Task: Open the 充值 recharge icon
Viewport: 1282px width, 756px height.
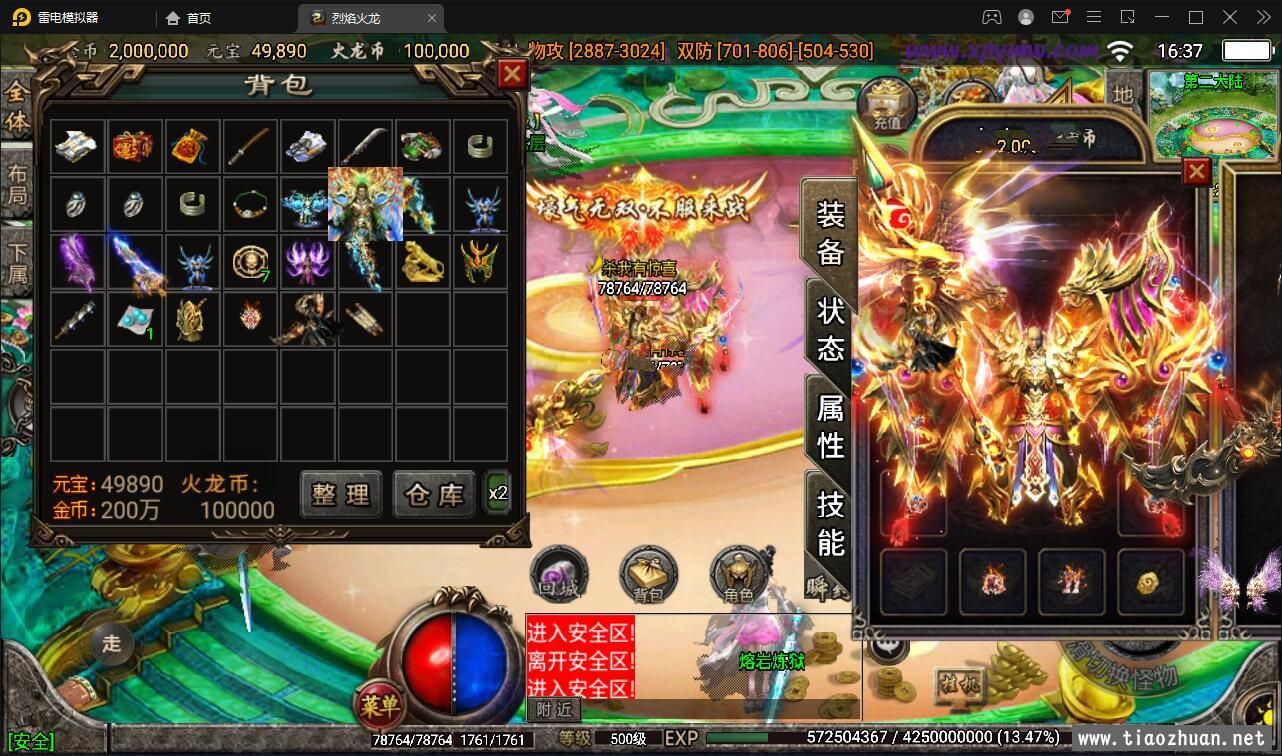Action: pos(887,104)
